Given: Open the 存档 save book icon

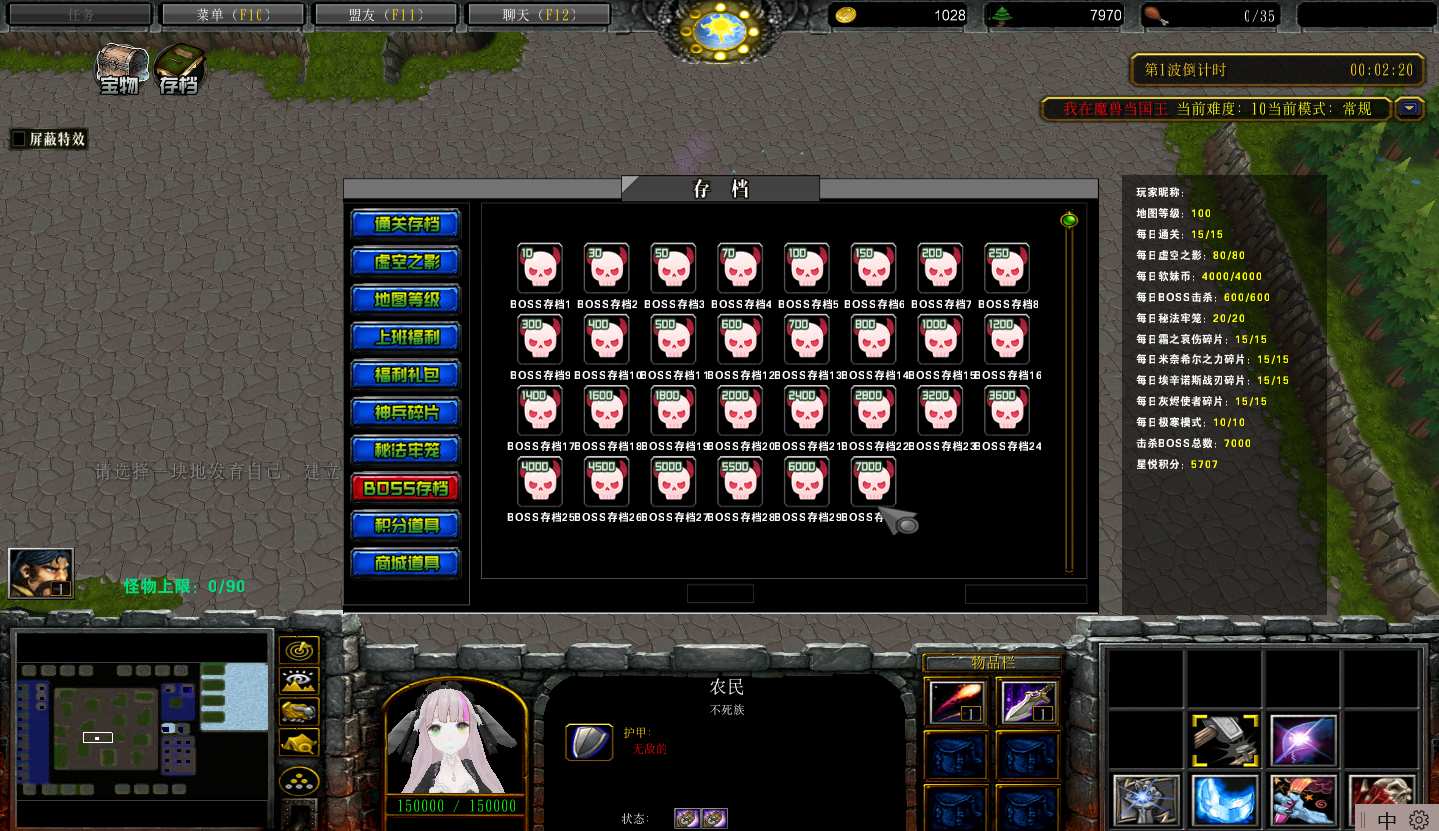Looking at the screenshot, I should coord(179,70).
